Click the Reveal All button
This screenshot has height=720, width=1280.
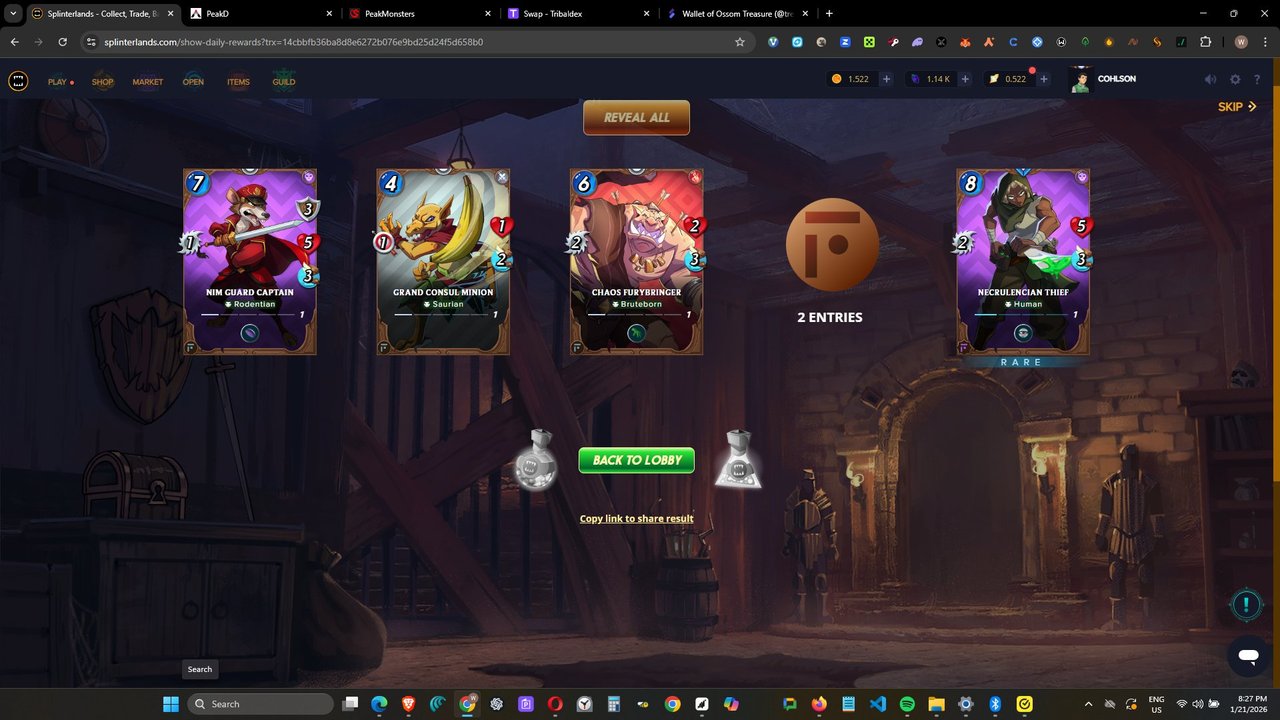[x=636, y=117]
